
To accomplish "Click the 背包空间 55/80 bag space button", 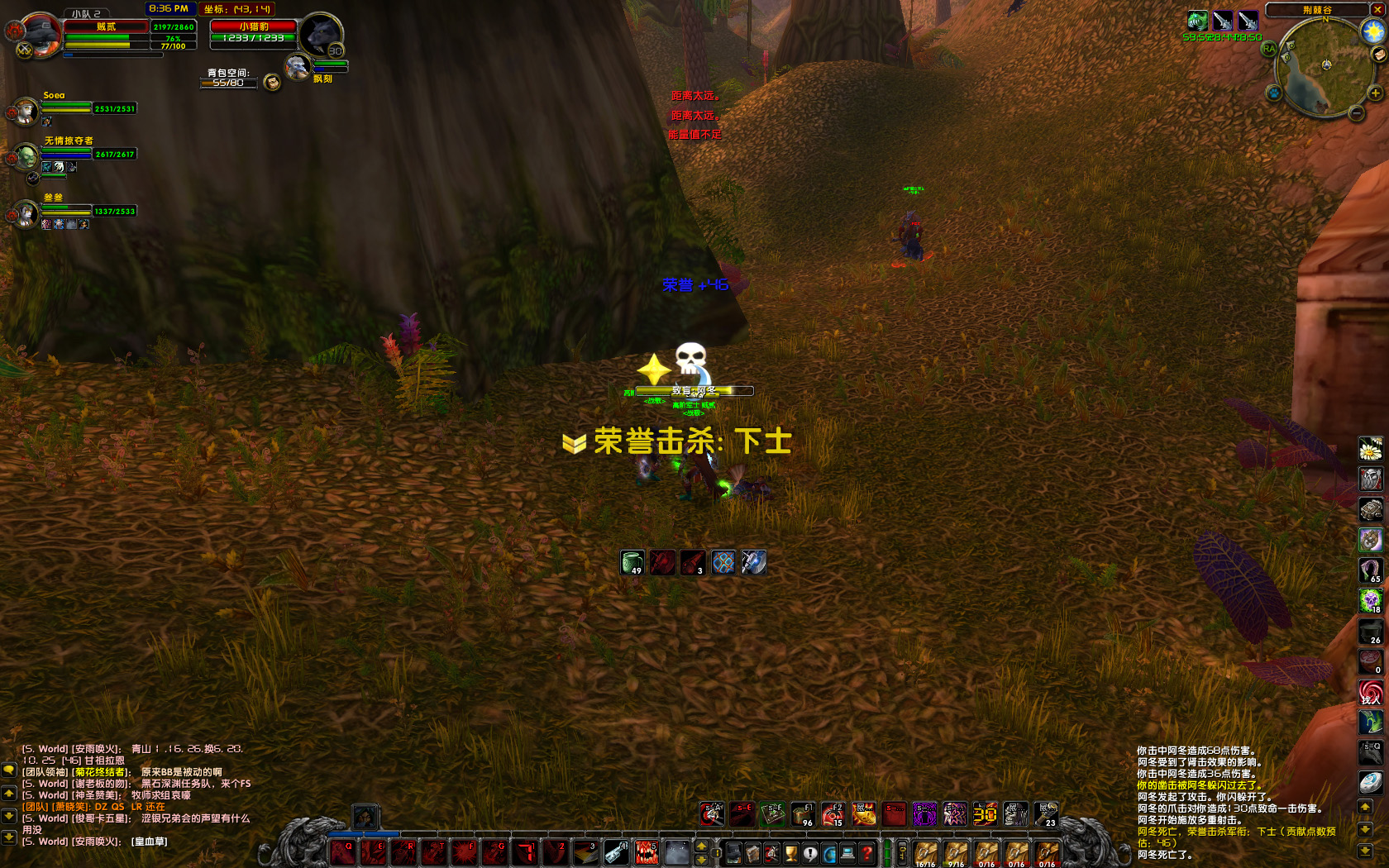I will click(228, 83).
